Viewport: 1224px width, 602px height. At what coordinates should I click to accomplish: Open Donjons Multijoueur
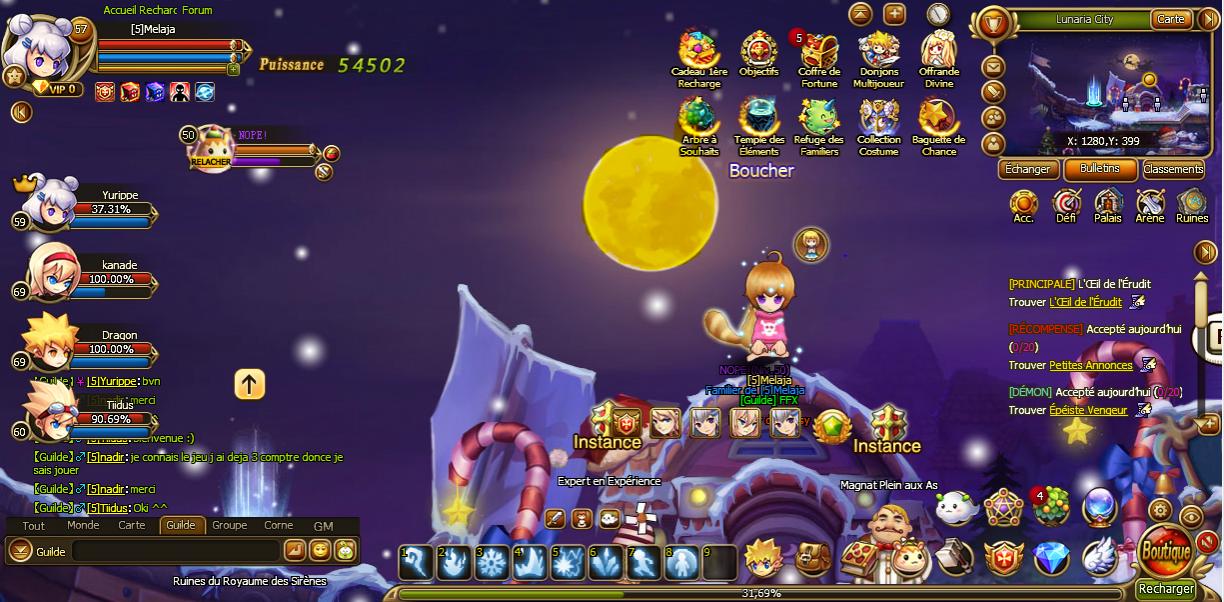878,52
